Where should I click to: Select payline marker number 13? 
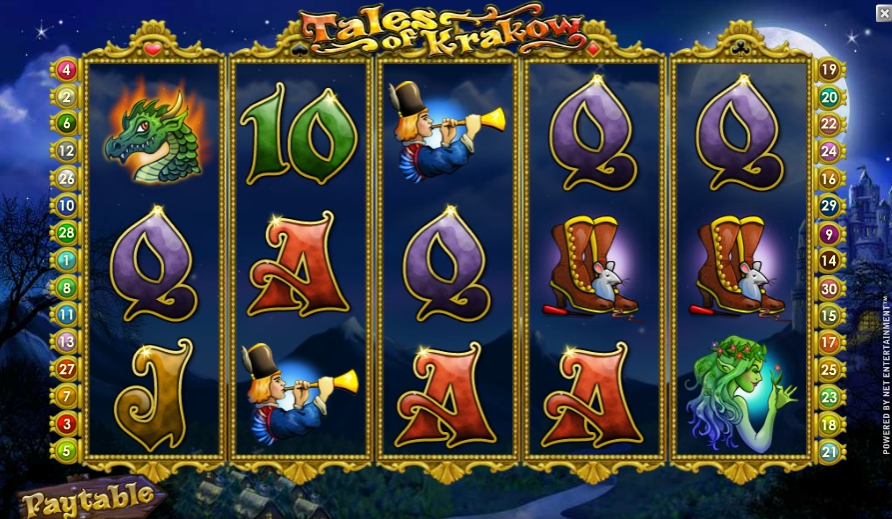click(x=67, y=341)
